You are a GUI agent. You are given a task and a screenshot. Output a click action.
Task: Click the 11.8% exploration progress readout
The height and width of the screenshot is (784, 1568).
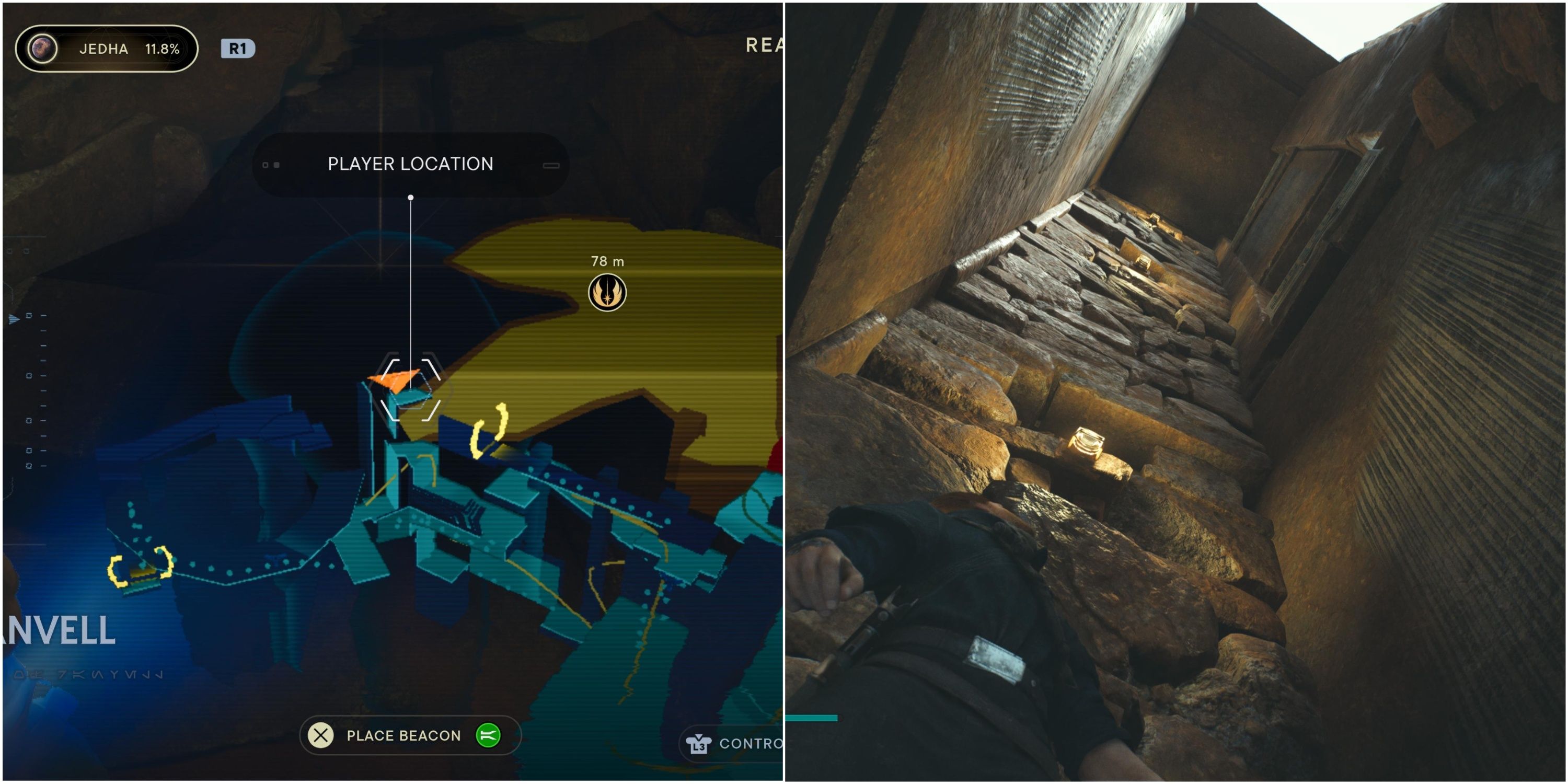[163, 48]
